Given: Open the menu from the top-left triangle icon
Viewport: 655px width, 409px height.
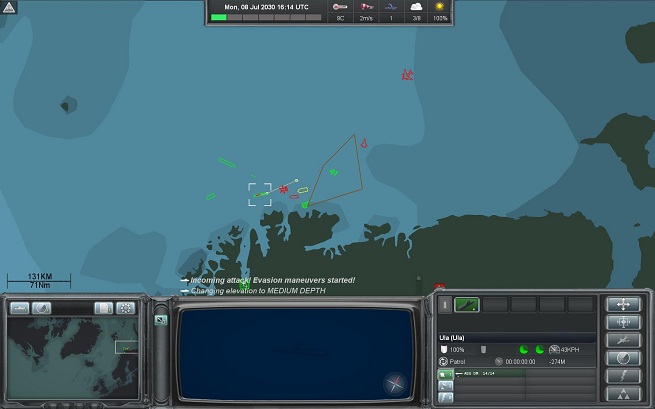Looking at the screenshot, I should [7, 6].
